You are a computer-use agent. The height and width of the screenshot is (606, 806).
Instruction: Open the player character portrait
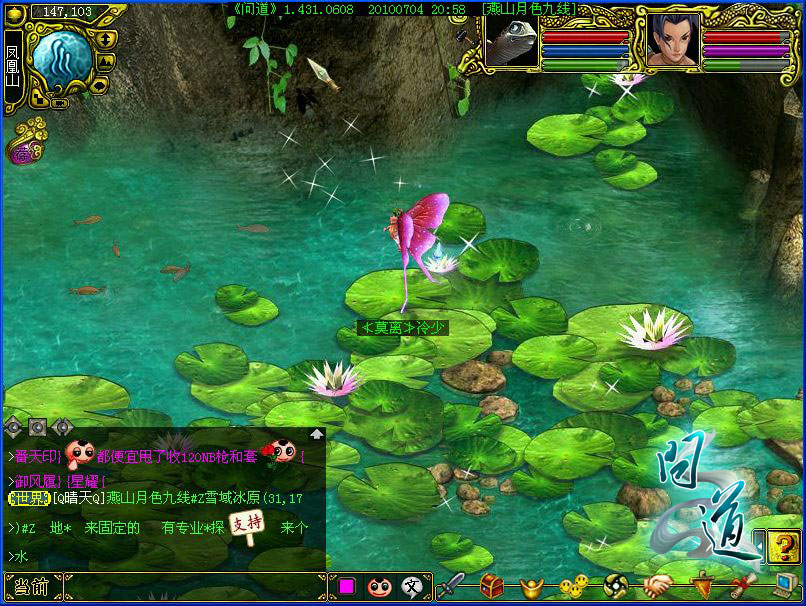[672, 41]
